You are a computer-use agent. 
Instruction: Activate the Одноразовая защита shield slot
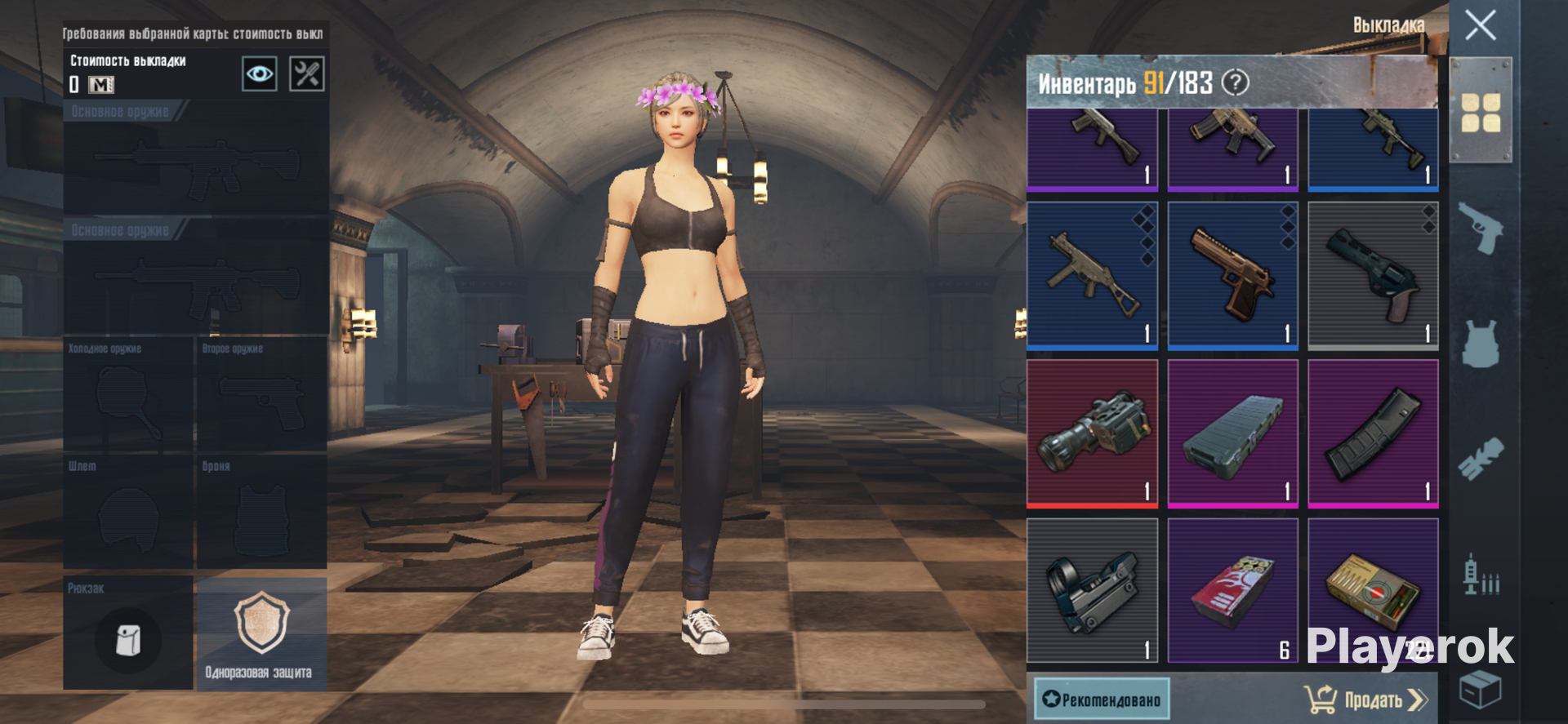click(x=261, y=634)
